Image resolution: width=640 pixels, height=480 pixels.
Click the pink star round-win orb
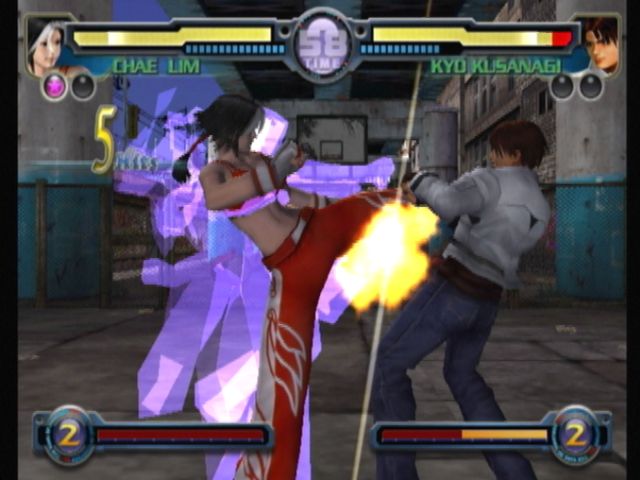coord(55,87)
